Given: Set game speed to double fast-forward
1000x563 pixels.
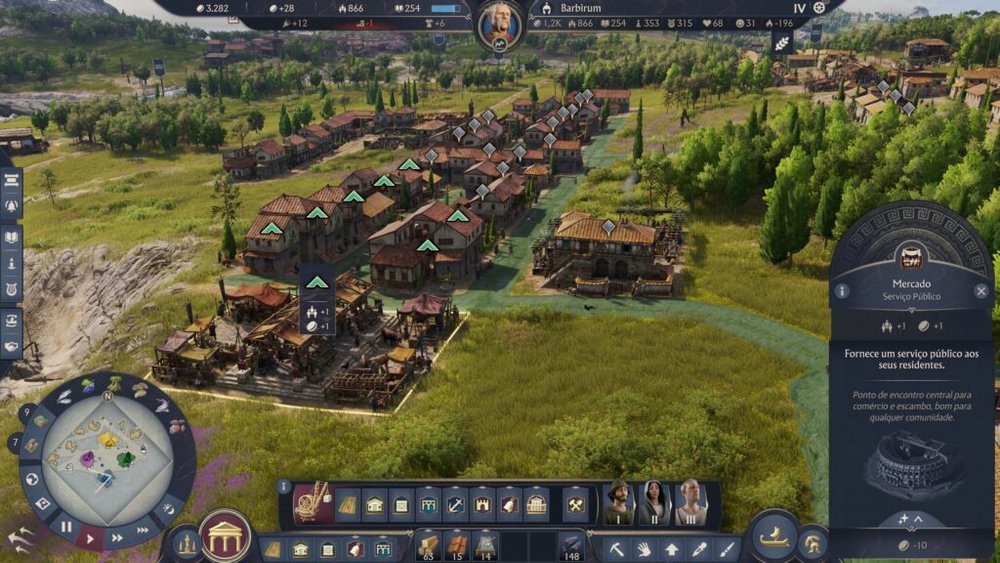Looking at the screenshot, I should tap(118, 537).
